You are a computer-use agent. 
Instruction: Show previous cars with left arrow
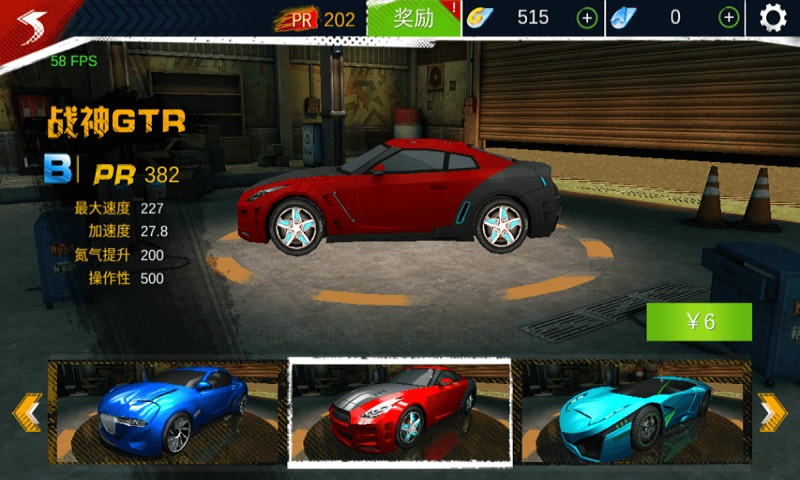coord(25,411)
